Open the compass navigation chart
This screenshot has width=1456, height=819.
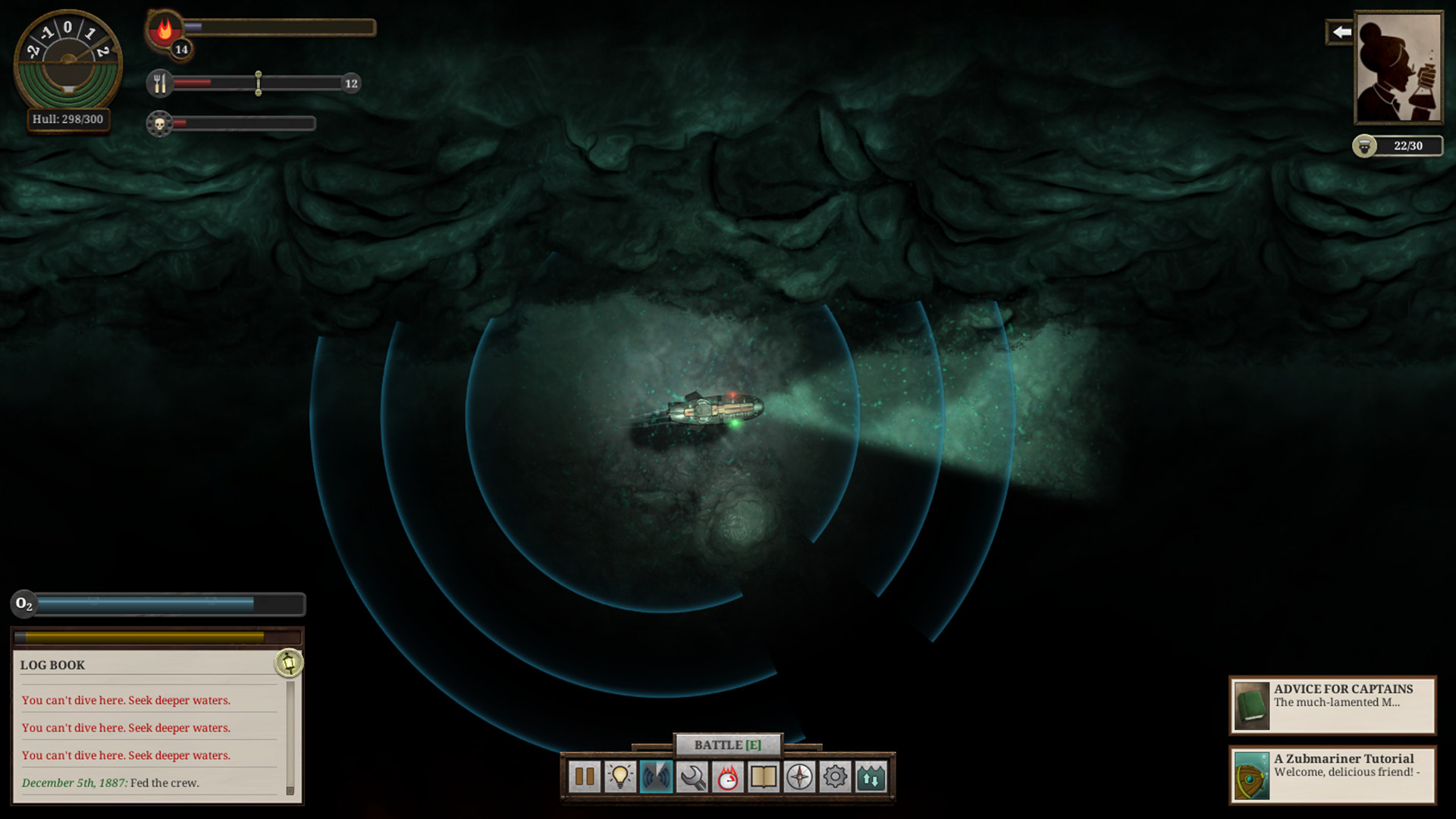(799, 776)
